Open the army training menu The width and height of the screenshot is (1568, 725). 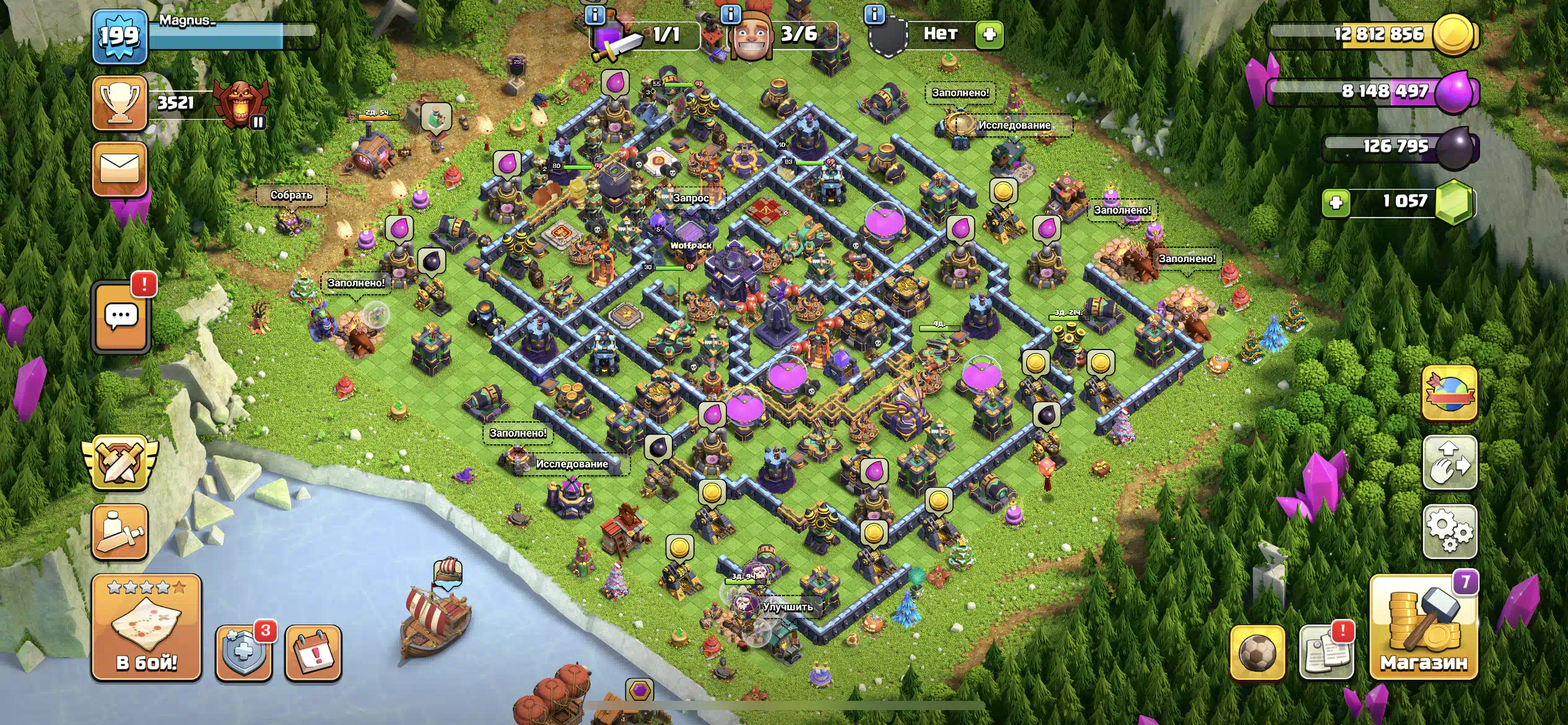[120, 532]
